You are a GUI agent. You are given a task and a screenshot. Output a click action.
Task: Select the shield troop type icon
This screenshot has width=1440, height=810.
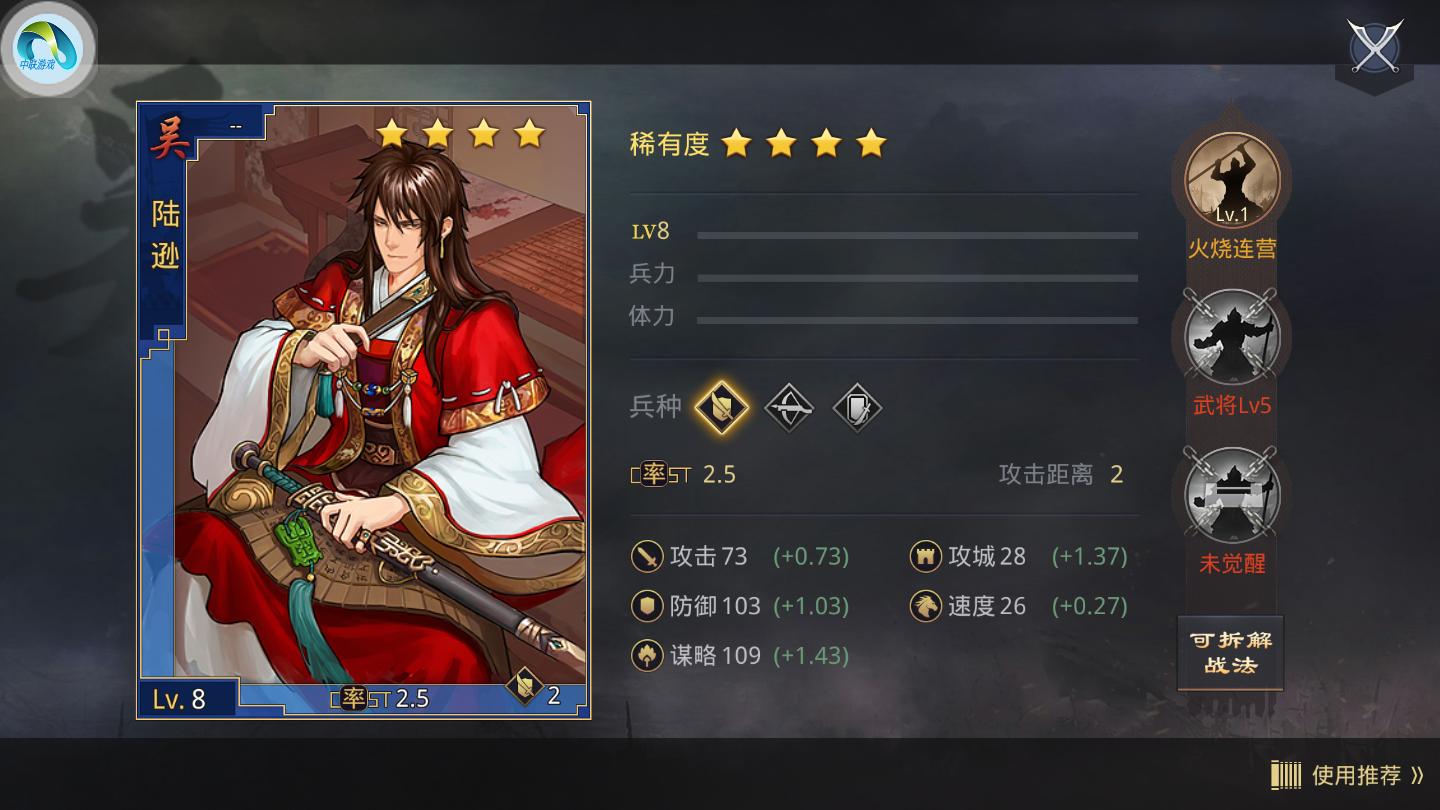[858, 407]
